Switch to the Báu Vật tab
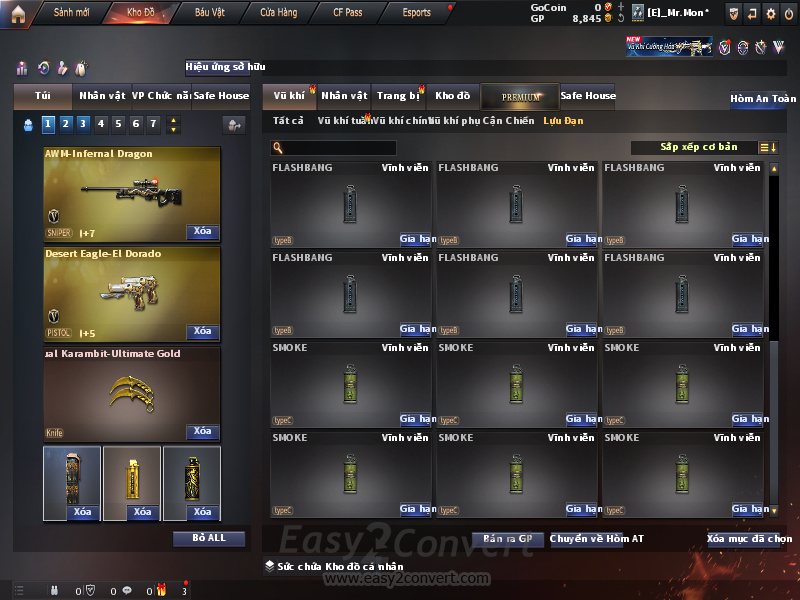The height and width of the screenshot is (600, 800). [x=210, y=13]
